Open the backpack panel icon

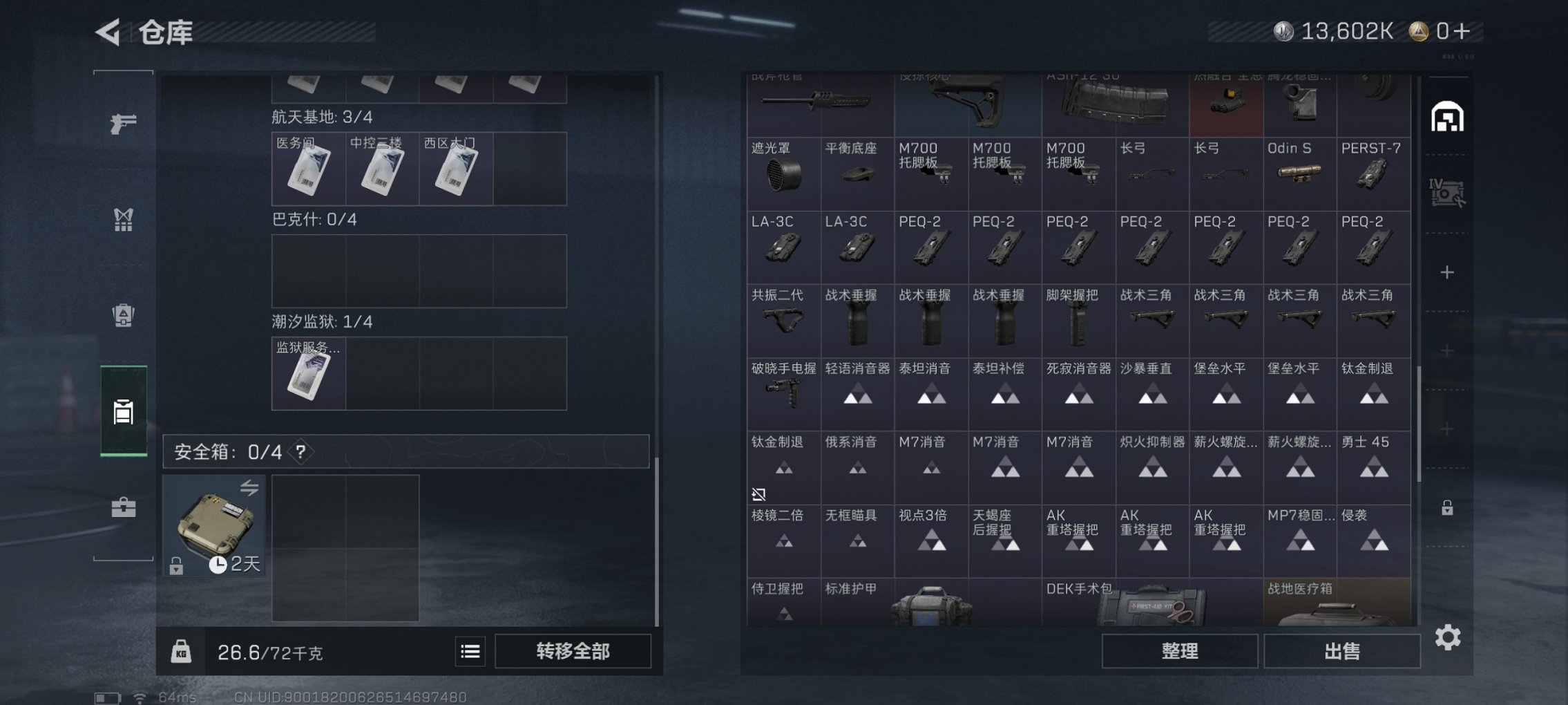124,317
